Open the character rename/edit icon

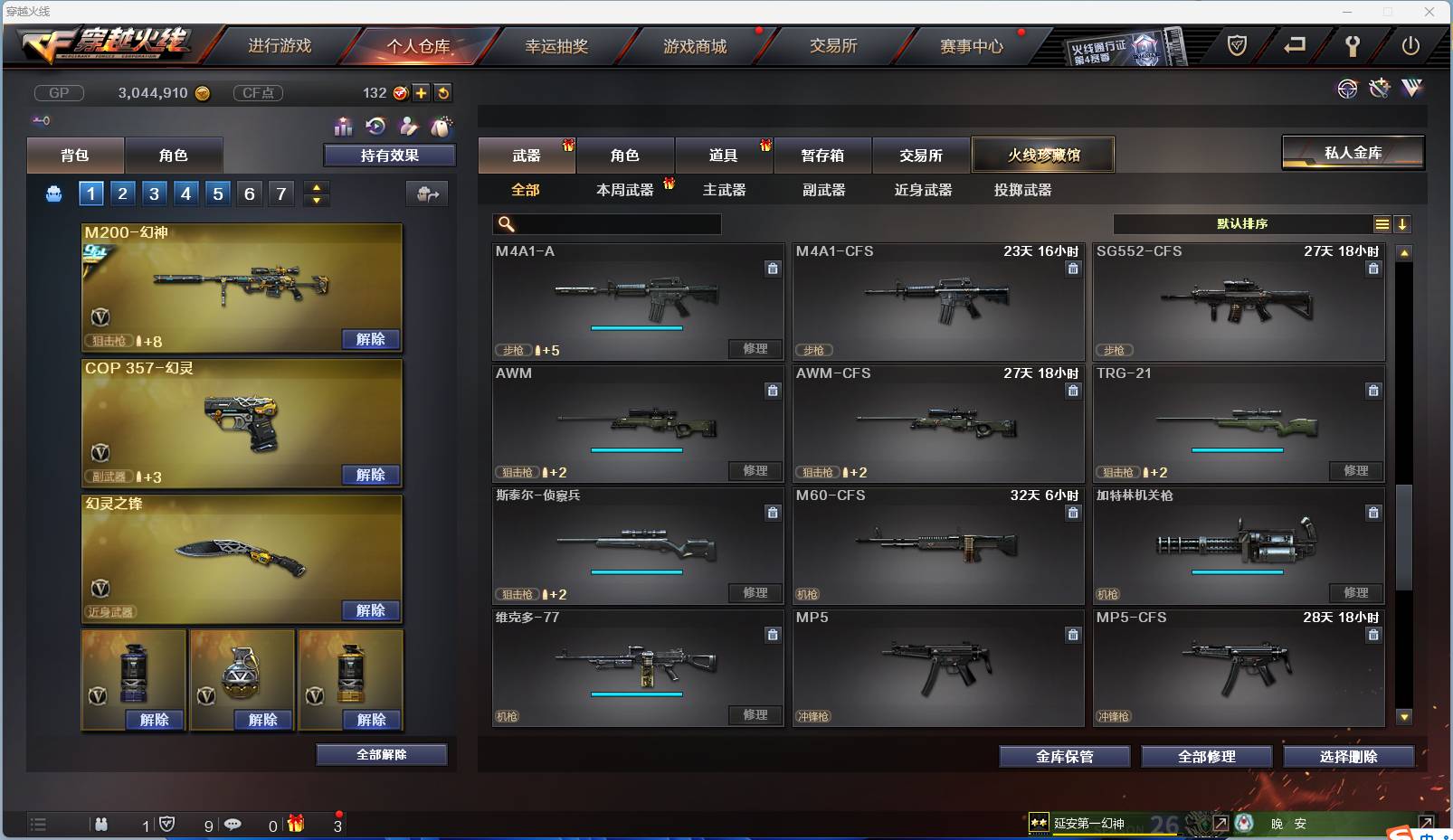pyautogui.click(x=409, y=127)
